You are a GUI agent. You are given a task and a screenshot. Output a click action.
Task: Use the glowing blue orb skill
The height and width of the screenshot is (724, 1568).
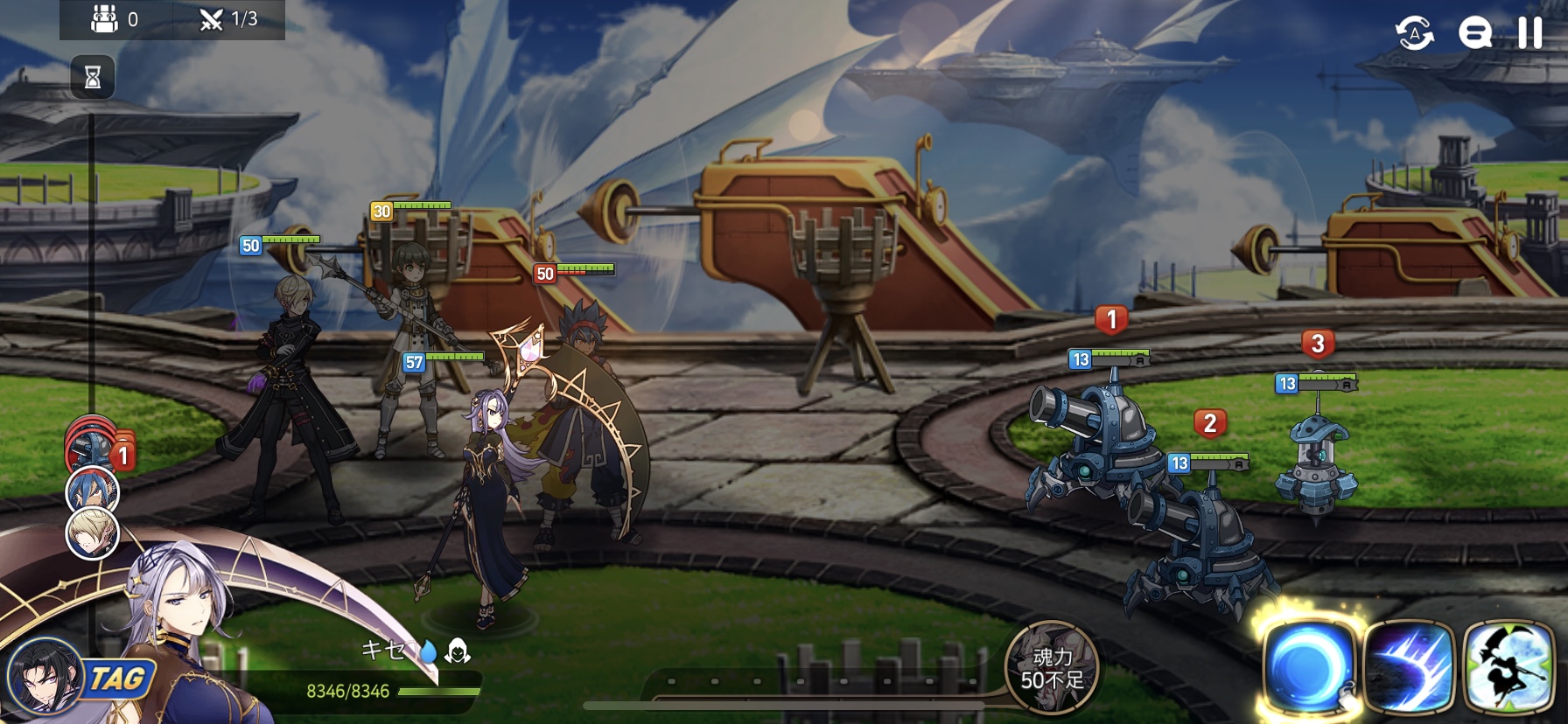[1307, 666]
